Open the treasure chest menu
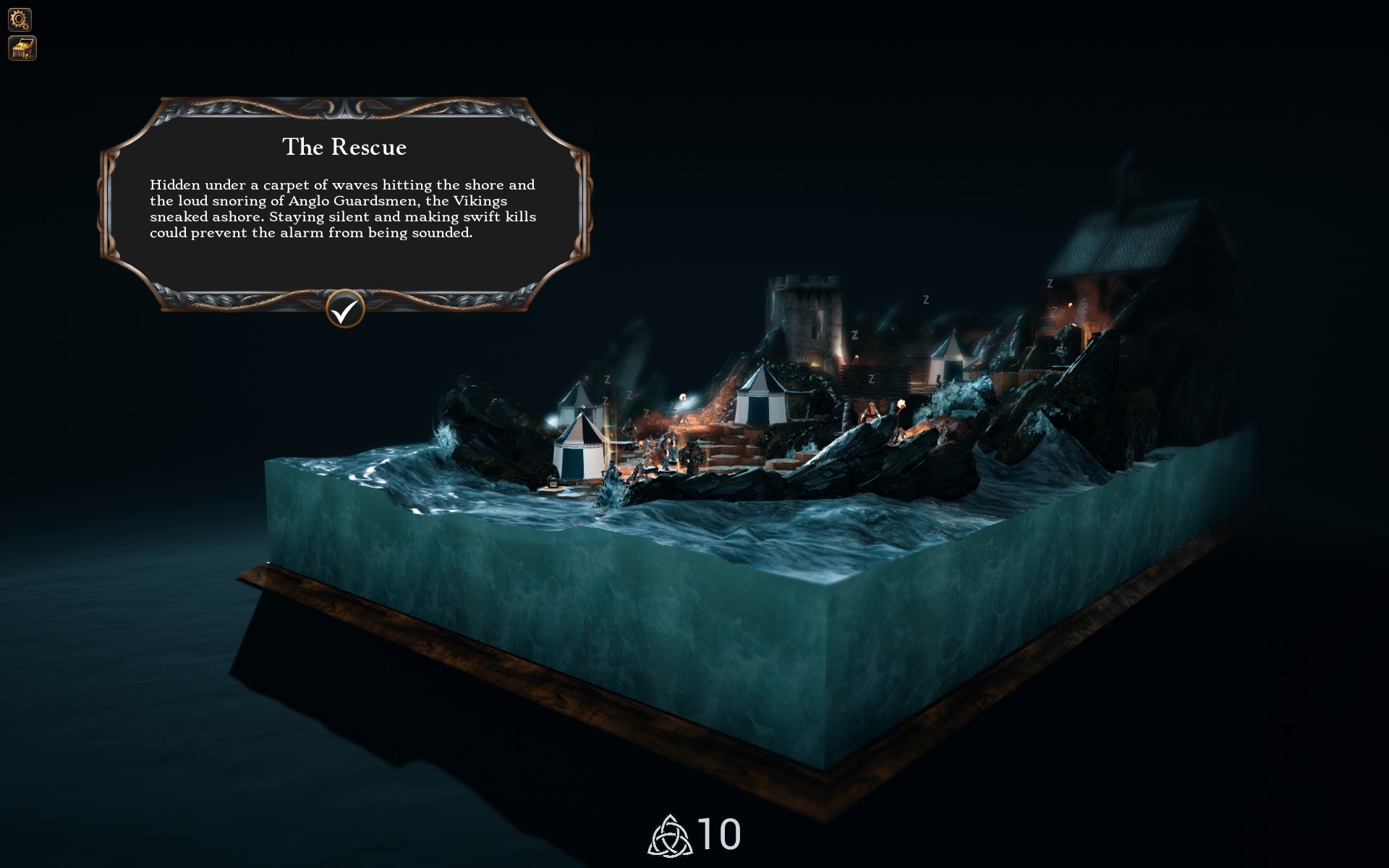This screenshot has height=868, width=1389. click(x=22, y=48)
